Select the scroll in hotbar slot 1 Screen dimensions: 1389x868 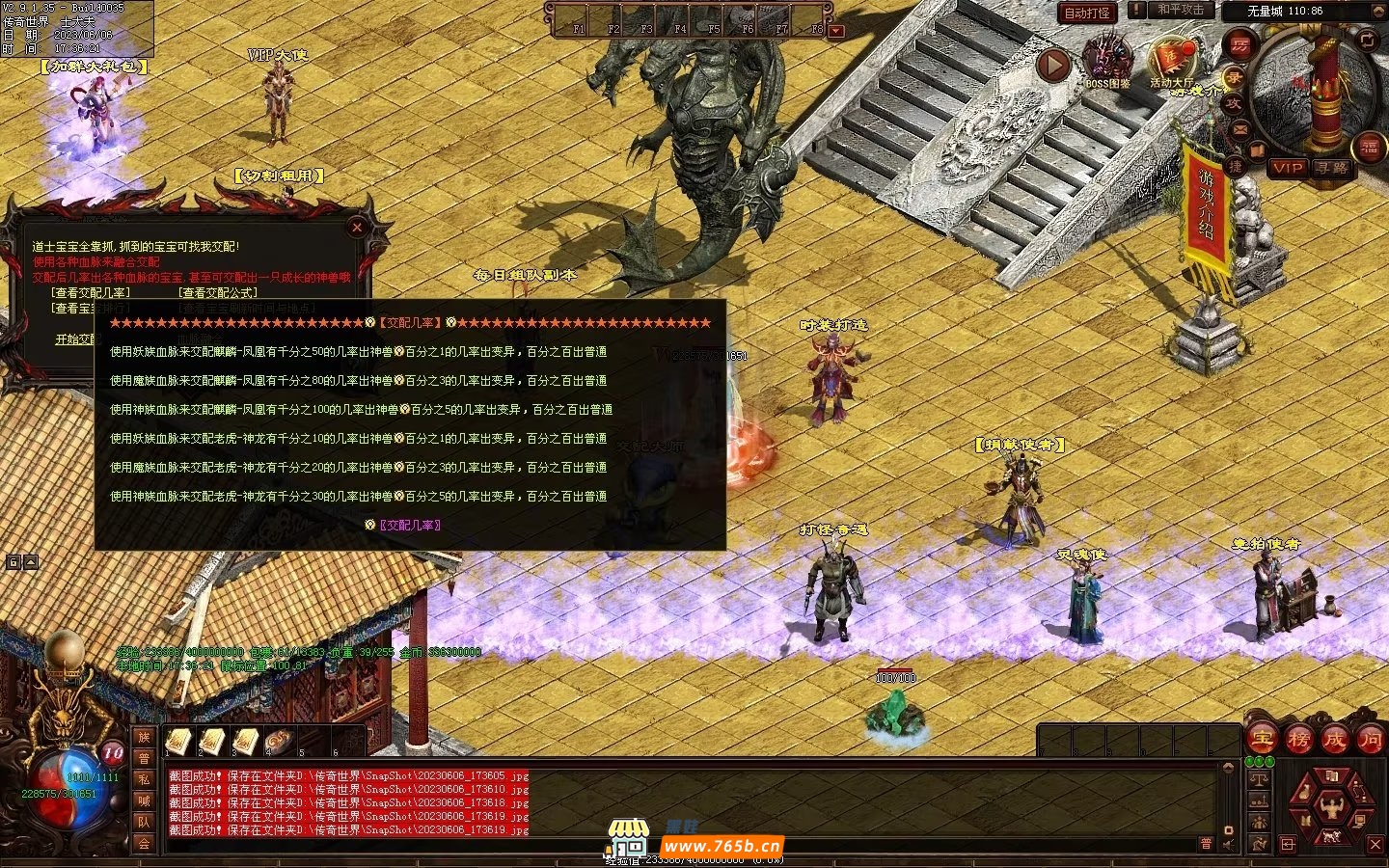178,741
